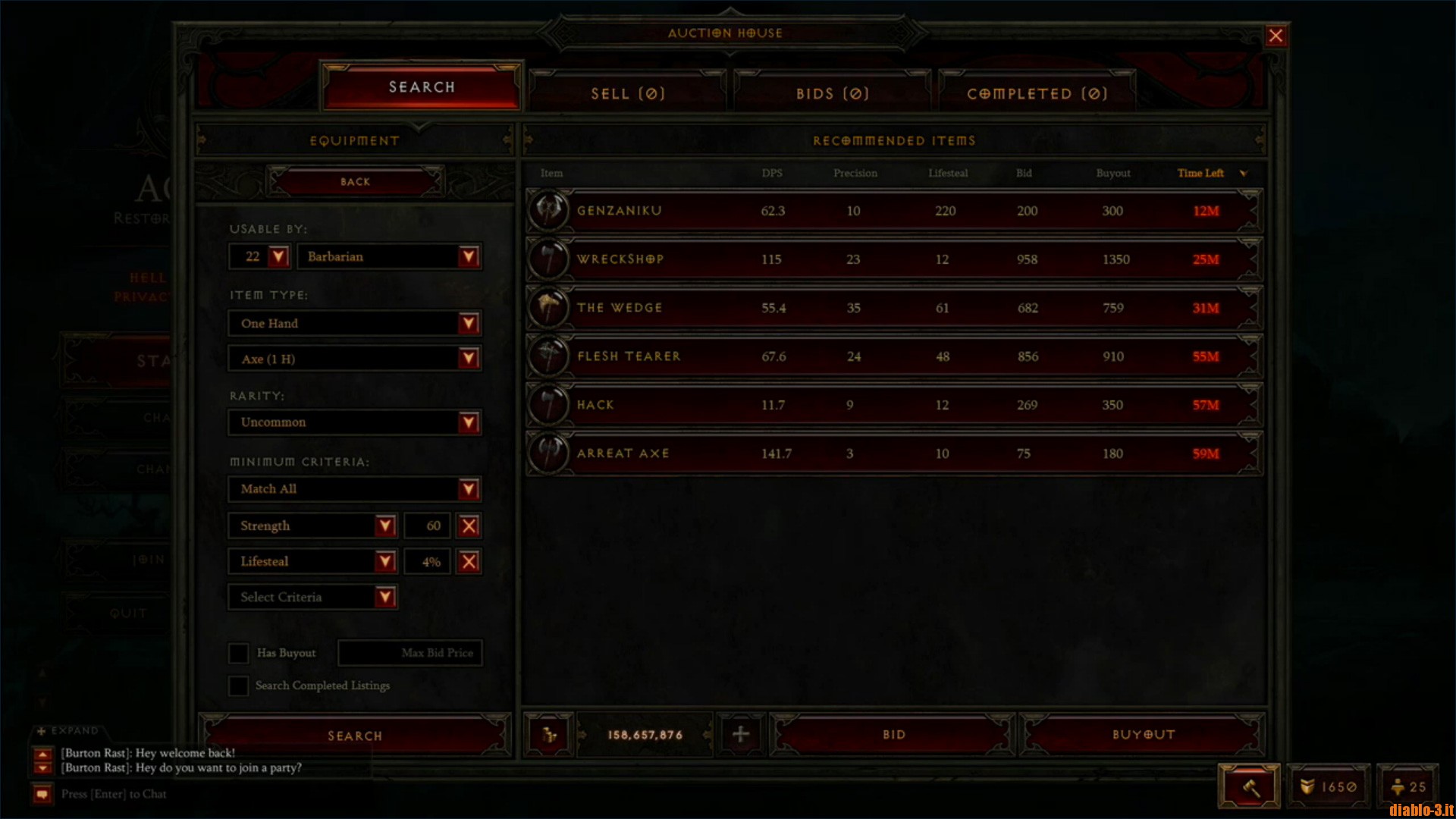Switch to the Bids tab
The width and height of the screenshot is (1456, 819).
(x=832, y=93)
